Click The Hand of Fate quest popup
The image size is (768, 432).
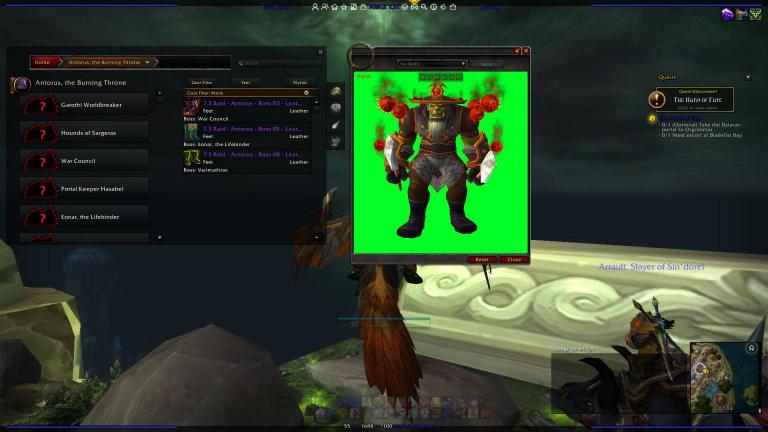(690, 99)
